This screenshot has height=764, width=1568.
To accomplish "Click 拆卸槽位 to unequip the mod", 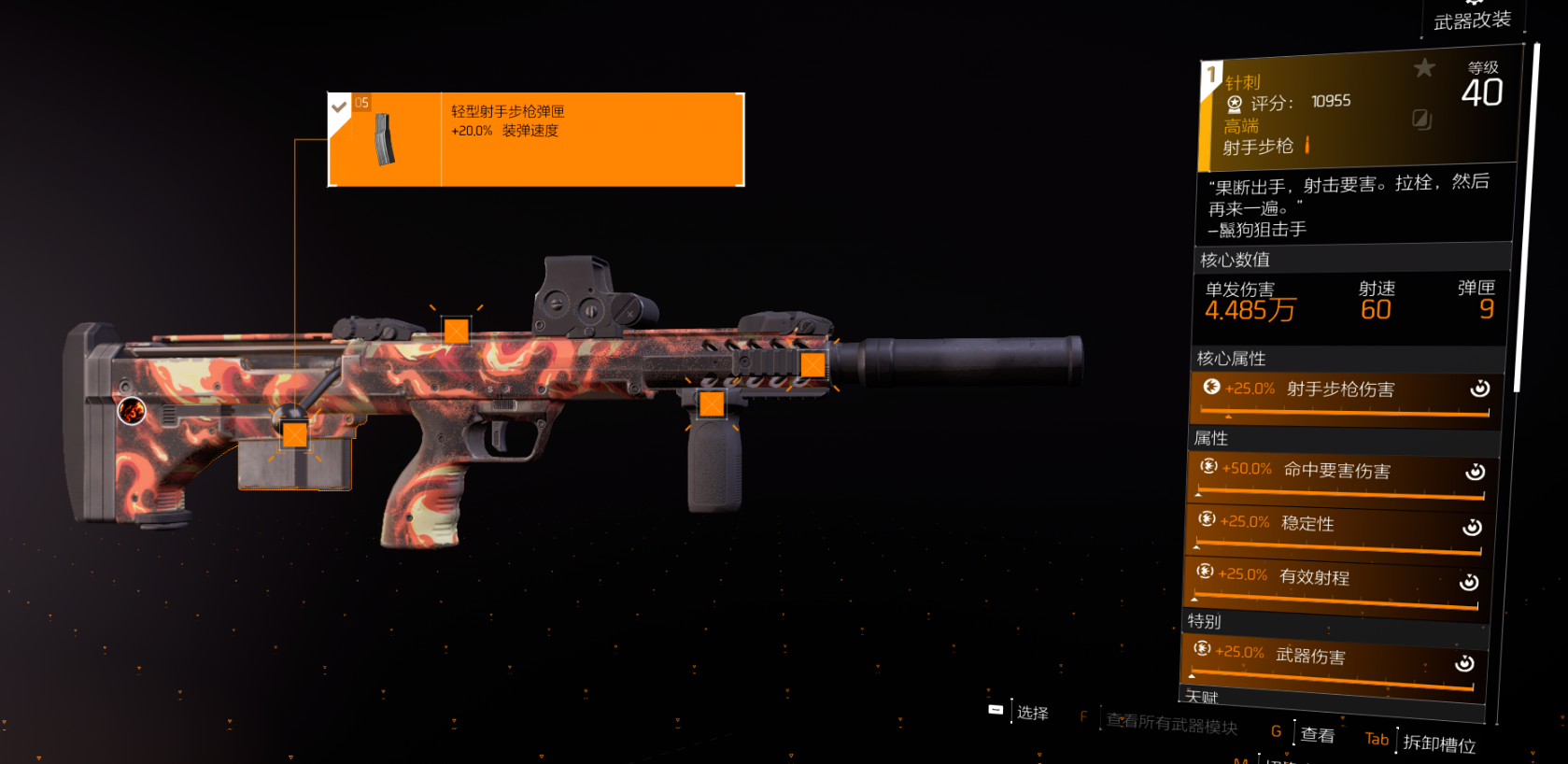I will click(x=1438, y=743).
